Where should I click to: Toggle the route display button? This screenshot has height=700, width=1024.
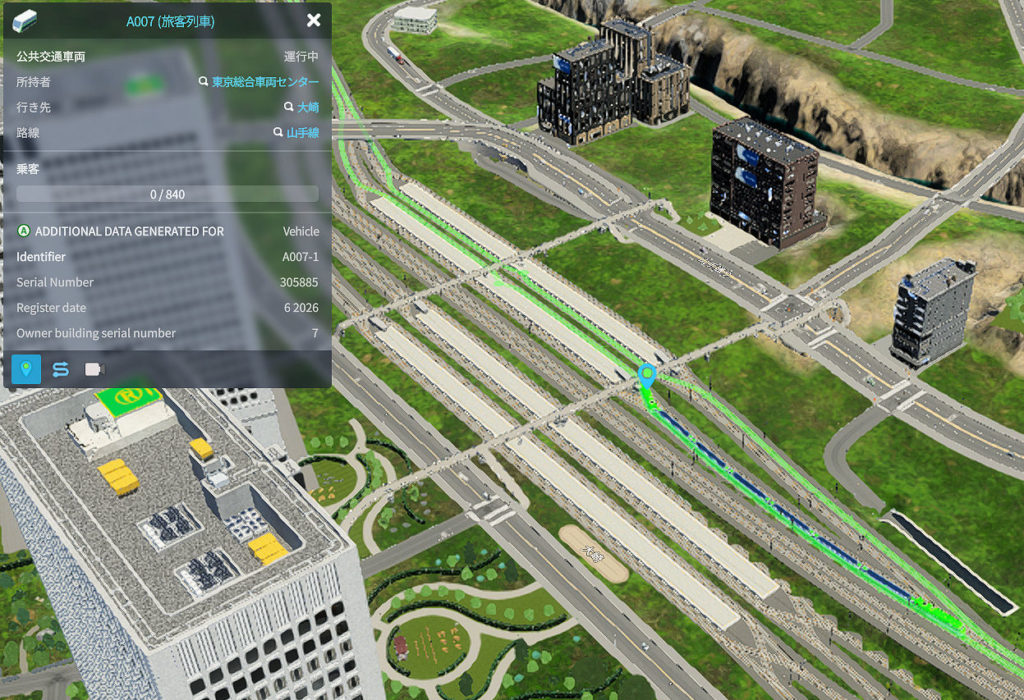60,369
